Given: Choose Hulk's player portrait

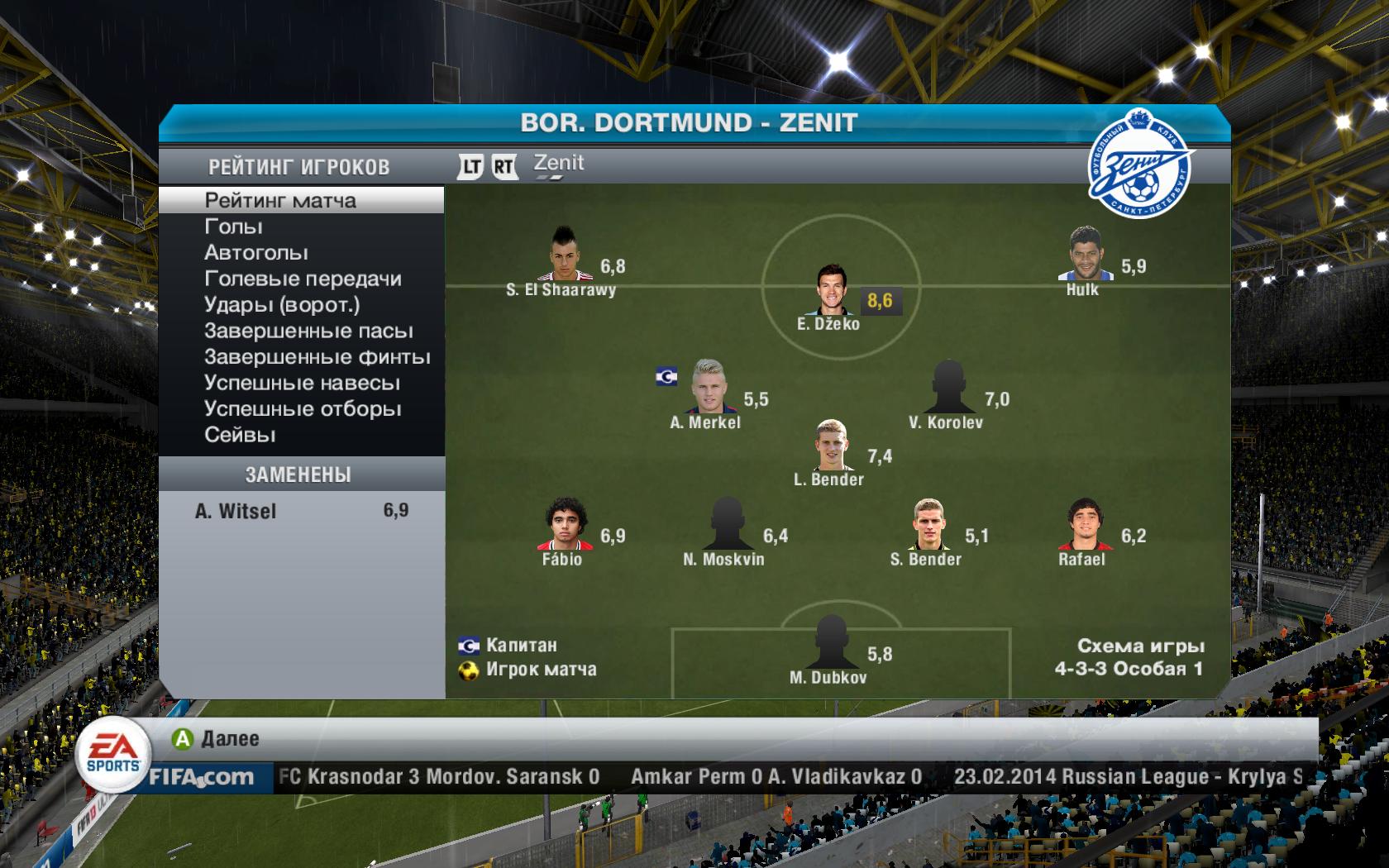Looking at the screenshot, I should point(1082,255).
